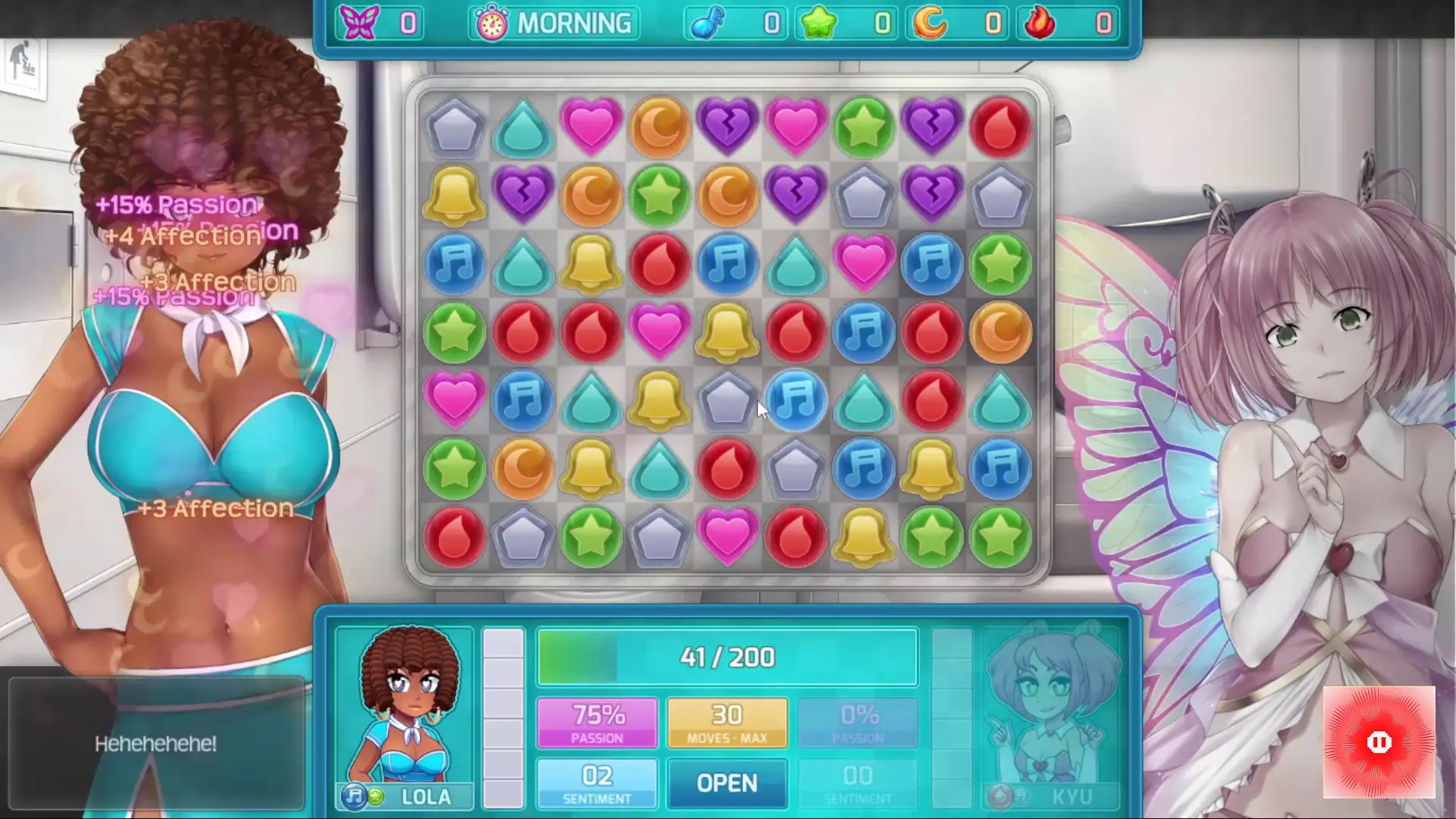Pause the red screen recording overlay
Image resolution: width=1456 pixels, height=819 pixels.
click(1379, 742)
